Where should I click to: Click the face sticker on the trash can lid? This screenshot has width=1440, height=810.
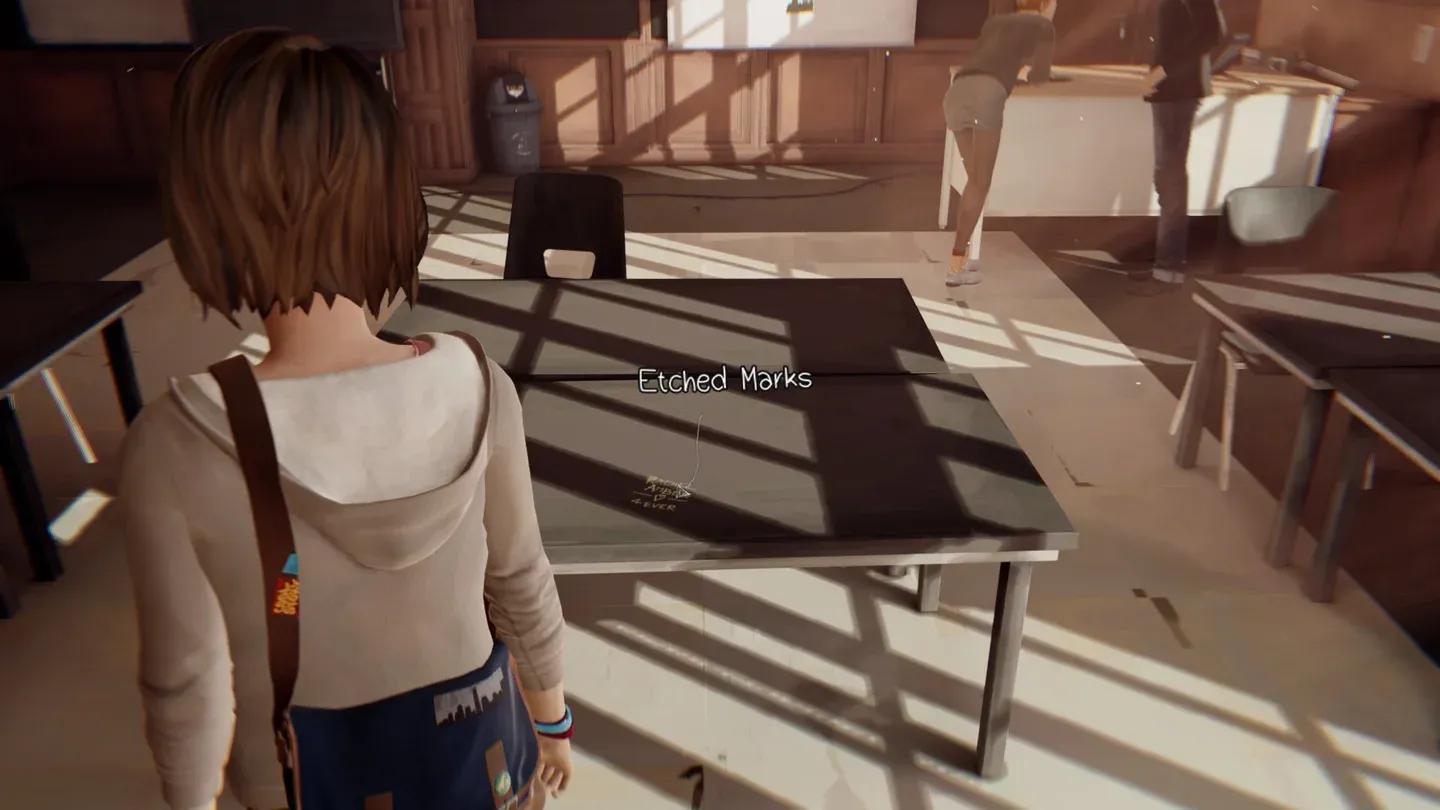tap(515, 90)
